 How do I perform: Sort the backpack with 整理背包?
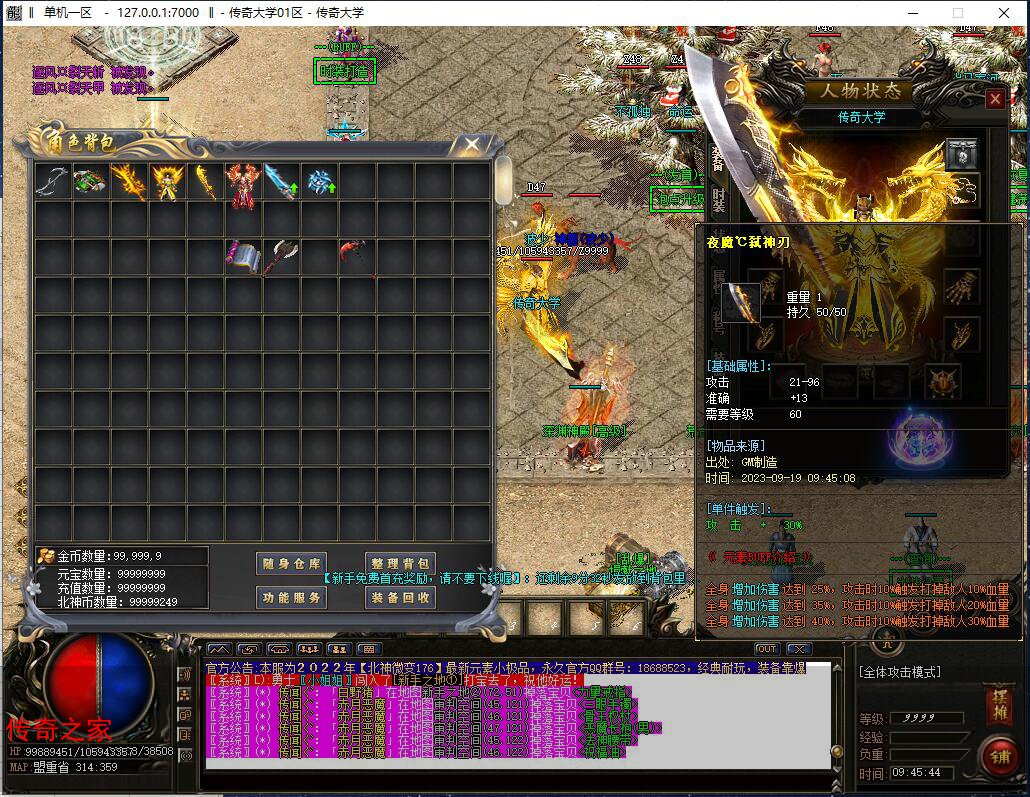399,564
